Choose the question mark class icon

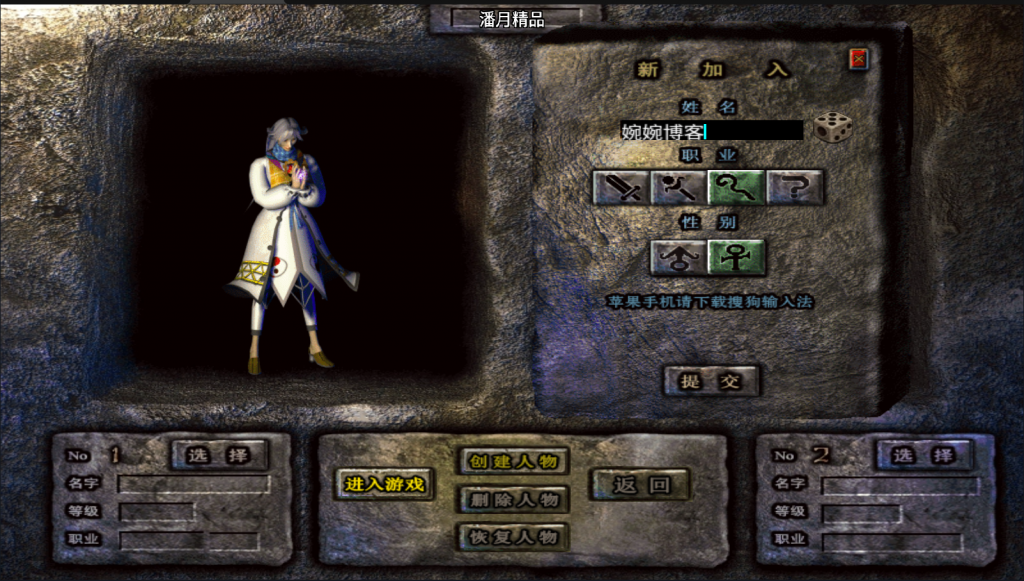[x=795, y=187]
